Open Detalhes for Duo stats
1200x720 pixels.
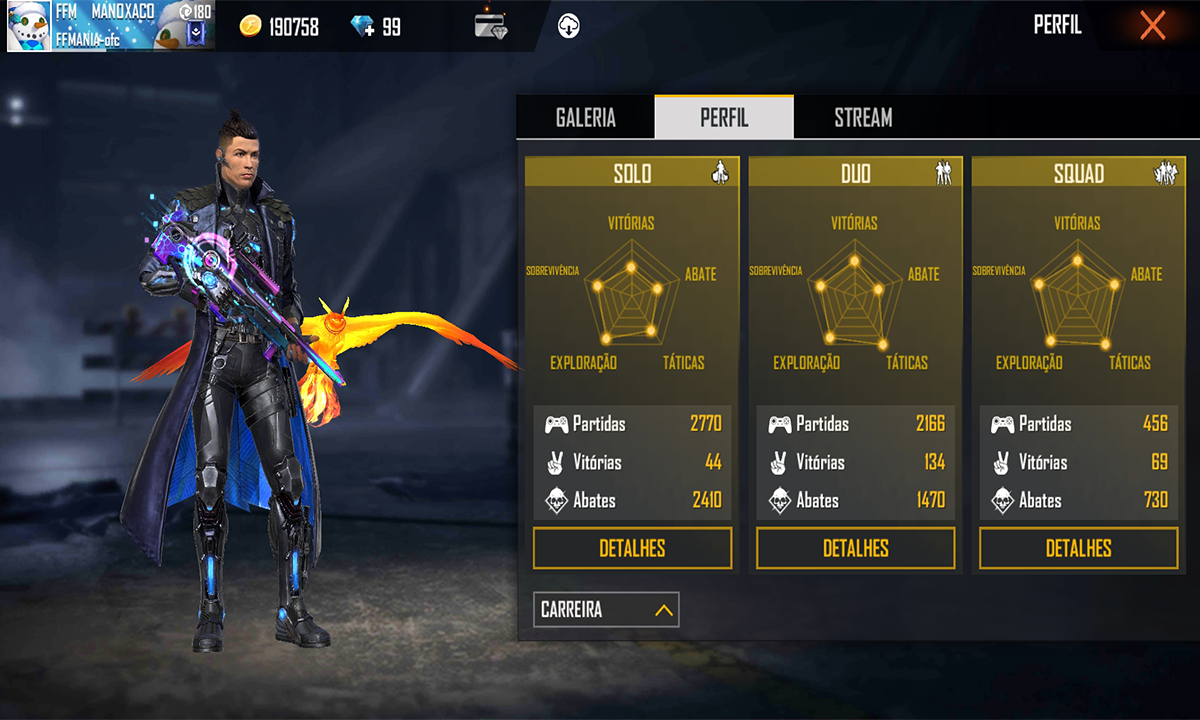tap(855, 548)
